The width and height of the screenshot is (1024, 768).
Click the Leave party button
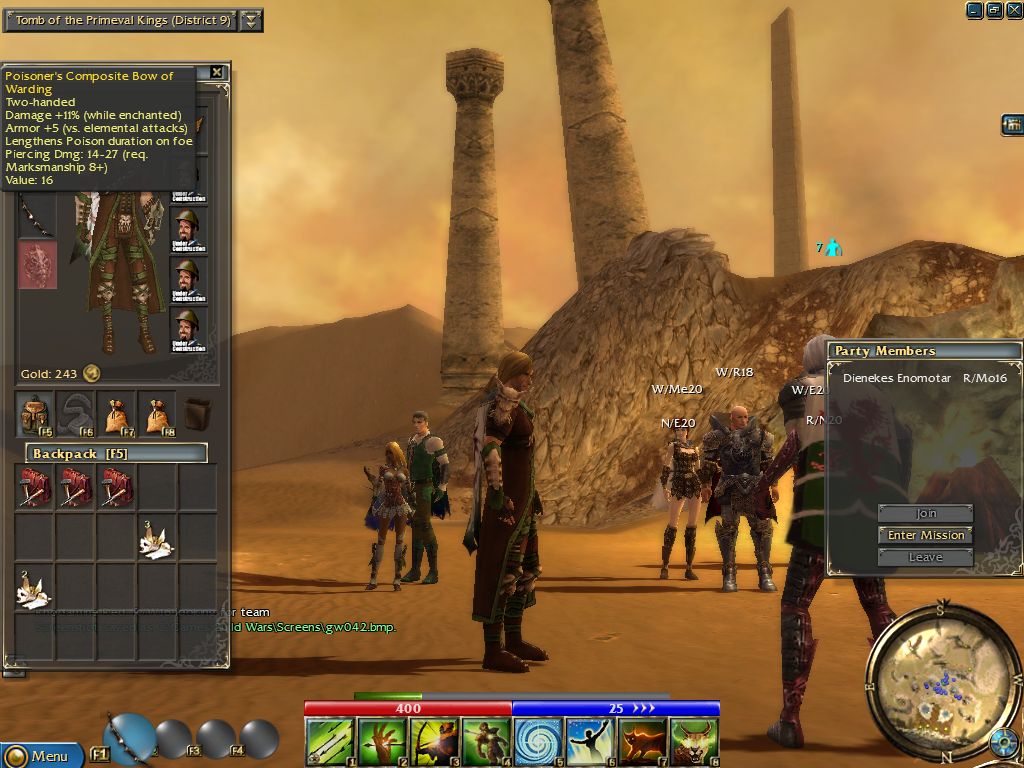[925, 557]
